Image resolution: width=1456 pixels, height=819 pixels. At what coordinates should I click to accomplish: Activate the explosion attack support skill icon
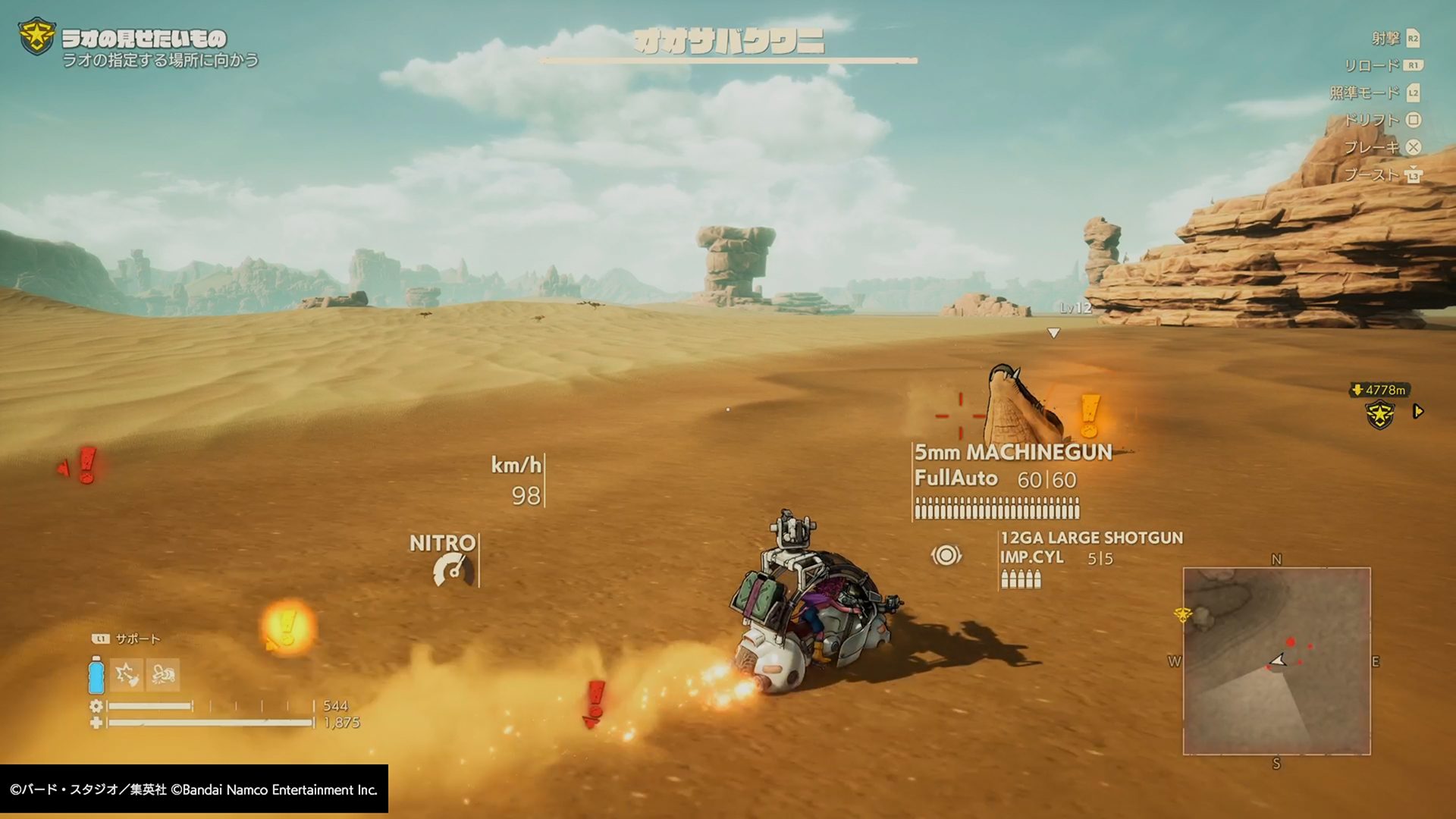(127, 674)
